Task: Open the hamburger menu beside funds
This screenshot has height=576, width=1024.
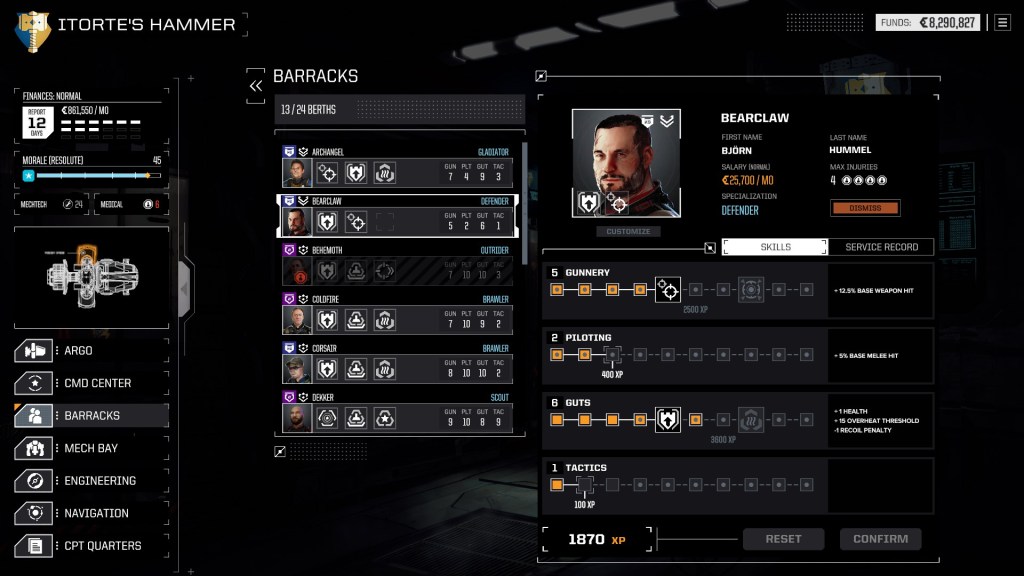Action: [1002, 22]
